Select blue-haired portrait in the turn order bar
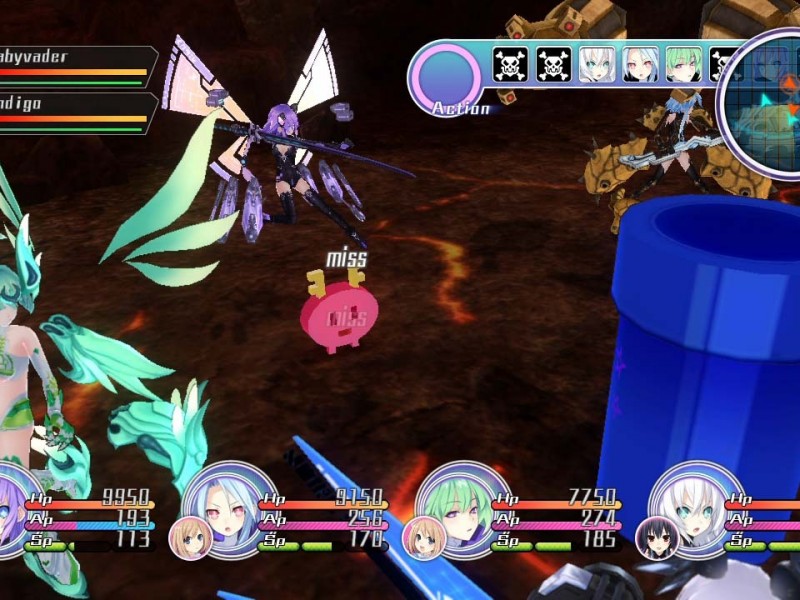The image size is (800, 600). point(640,65)
